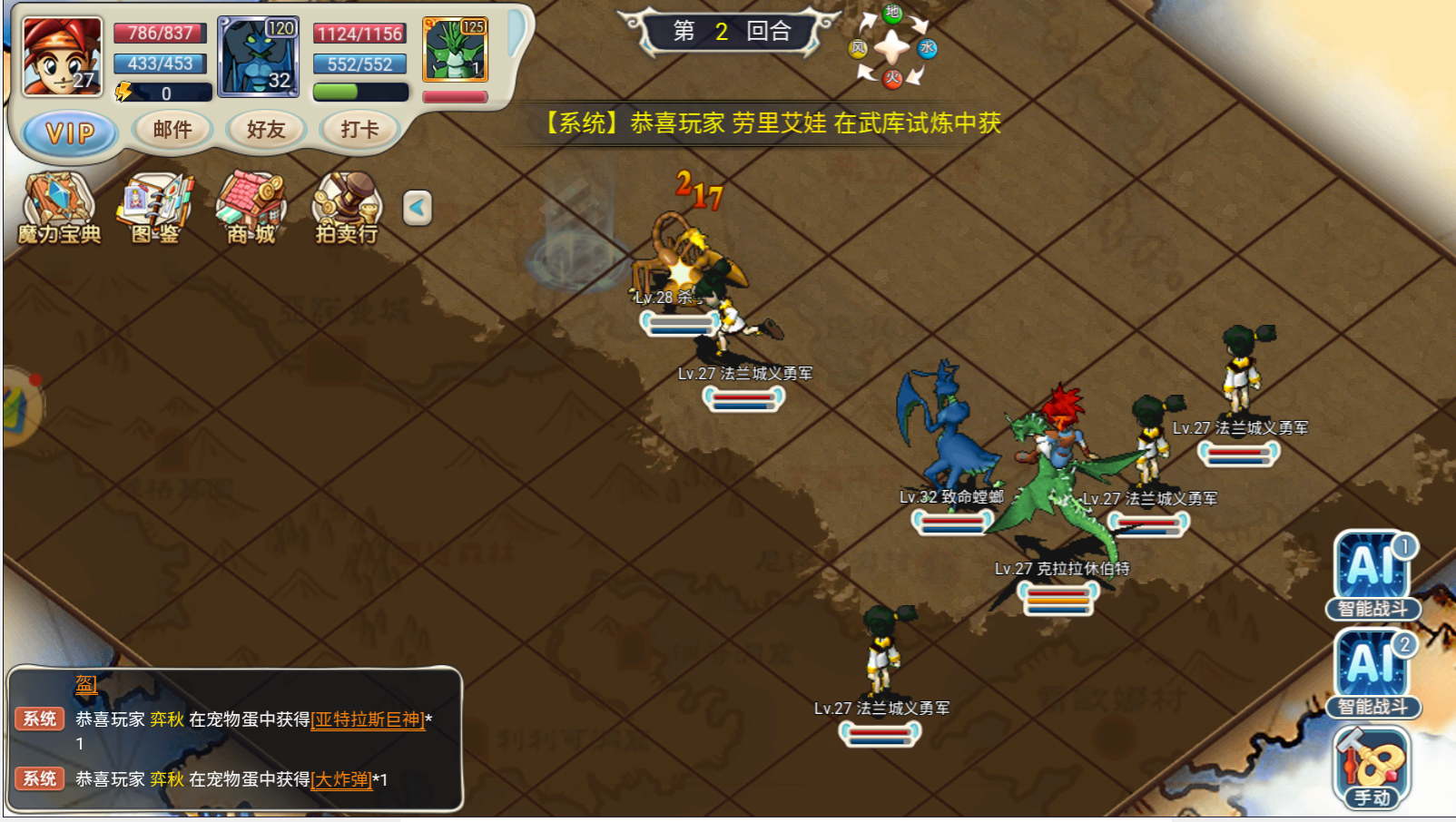Open the 拍卖行 auction house
The height and width of the screenshot is (822, 1456).
346,208
